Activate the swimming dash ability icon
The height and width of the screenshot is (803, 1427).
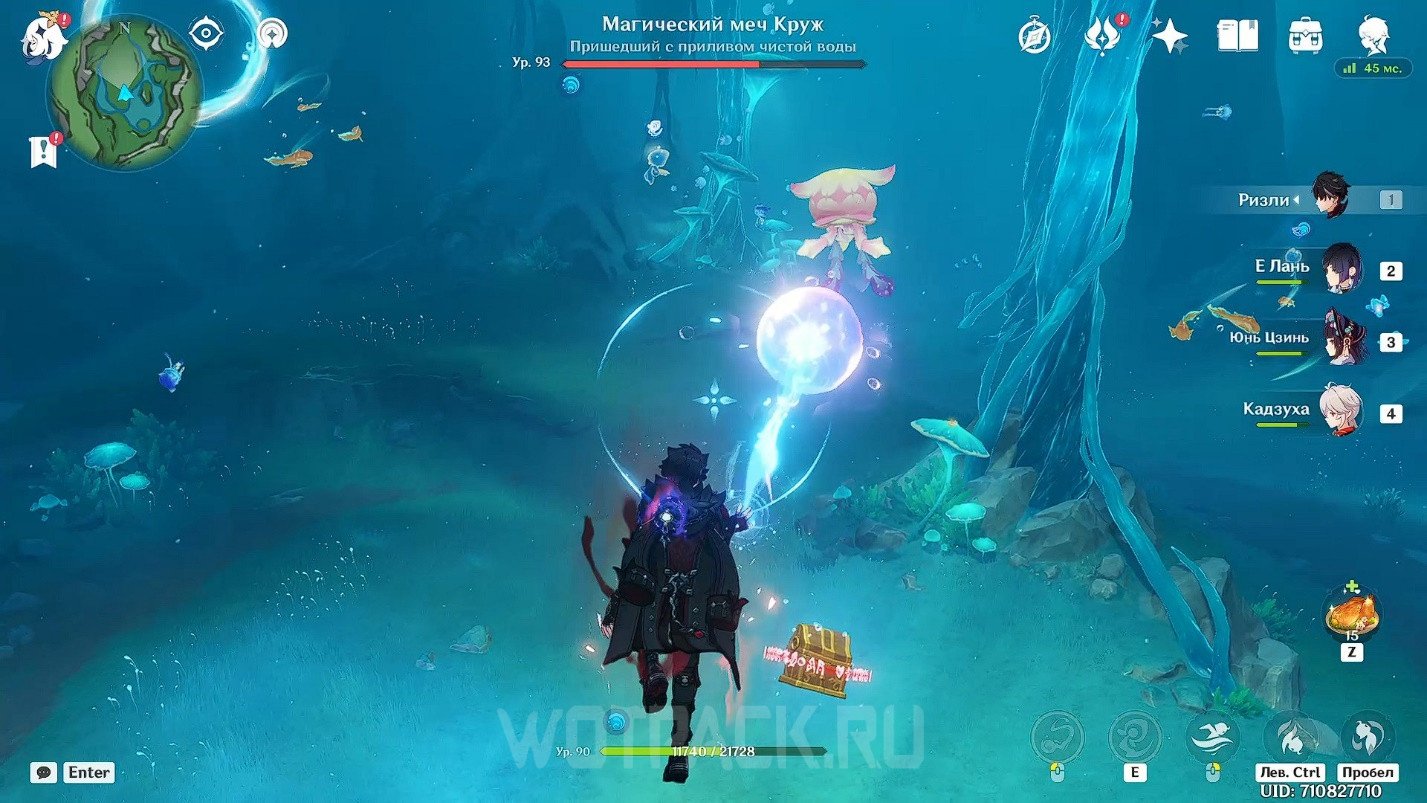pos(1212,738)
